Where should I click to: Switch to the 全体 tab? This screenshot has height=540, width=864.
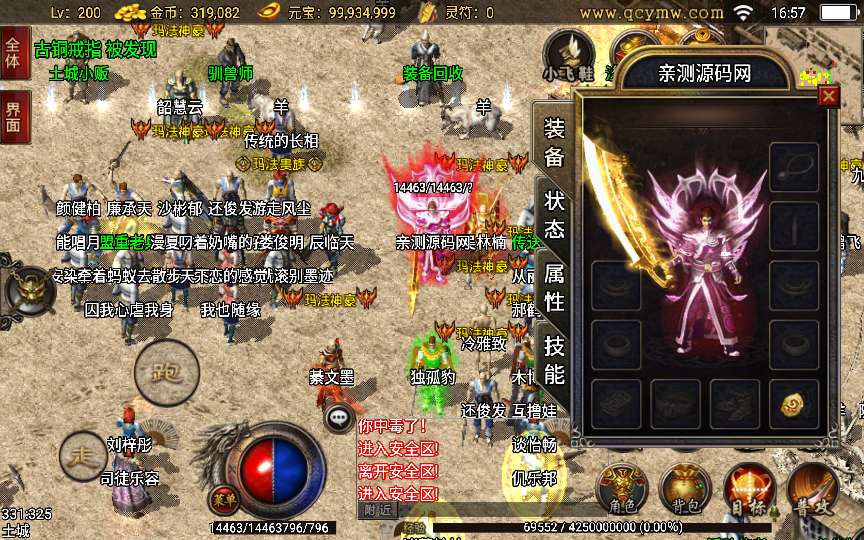coord(13,54)
